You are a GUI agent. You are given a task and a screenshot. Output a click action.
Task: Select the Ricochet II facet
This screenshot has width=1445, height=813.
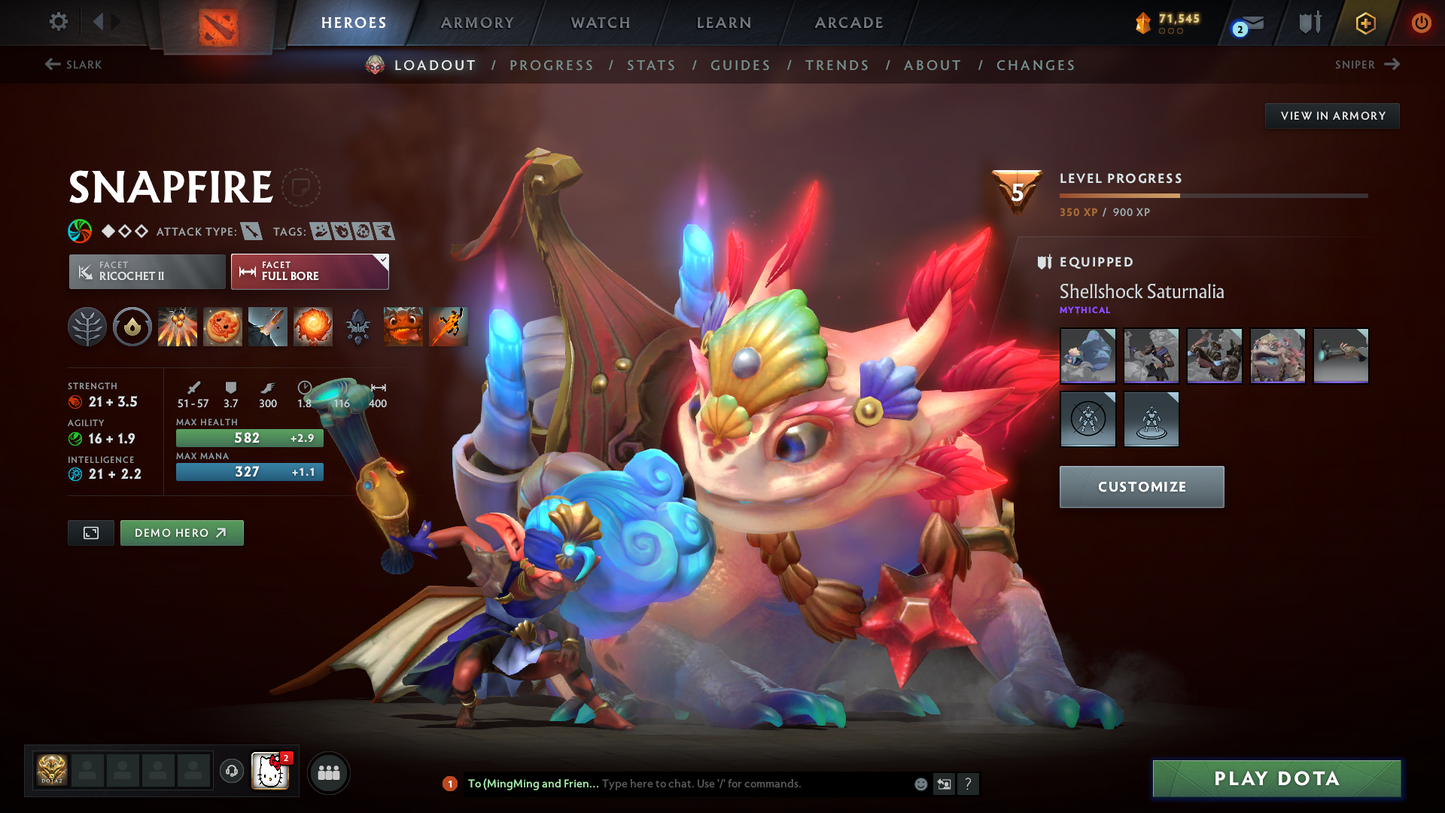coord(147,271)
